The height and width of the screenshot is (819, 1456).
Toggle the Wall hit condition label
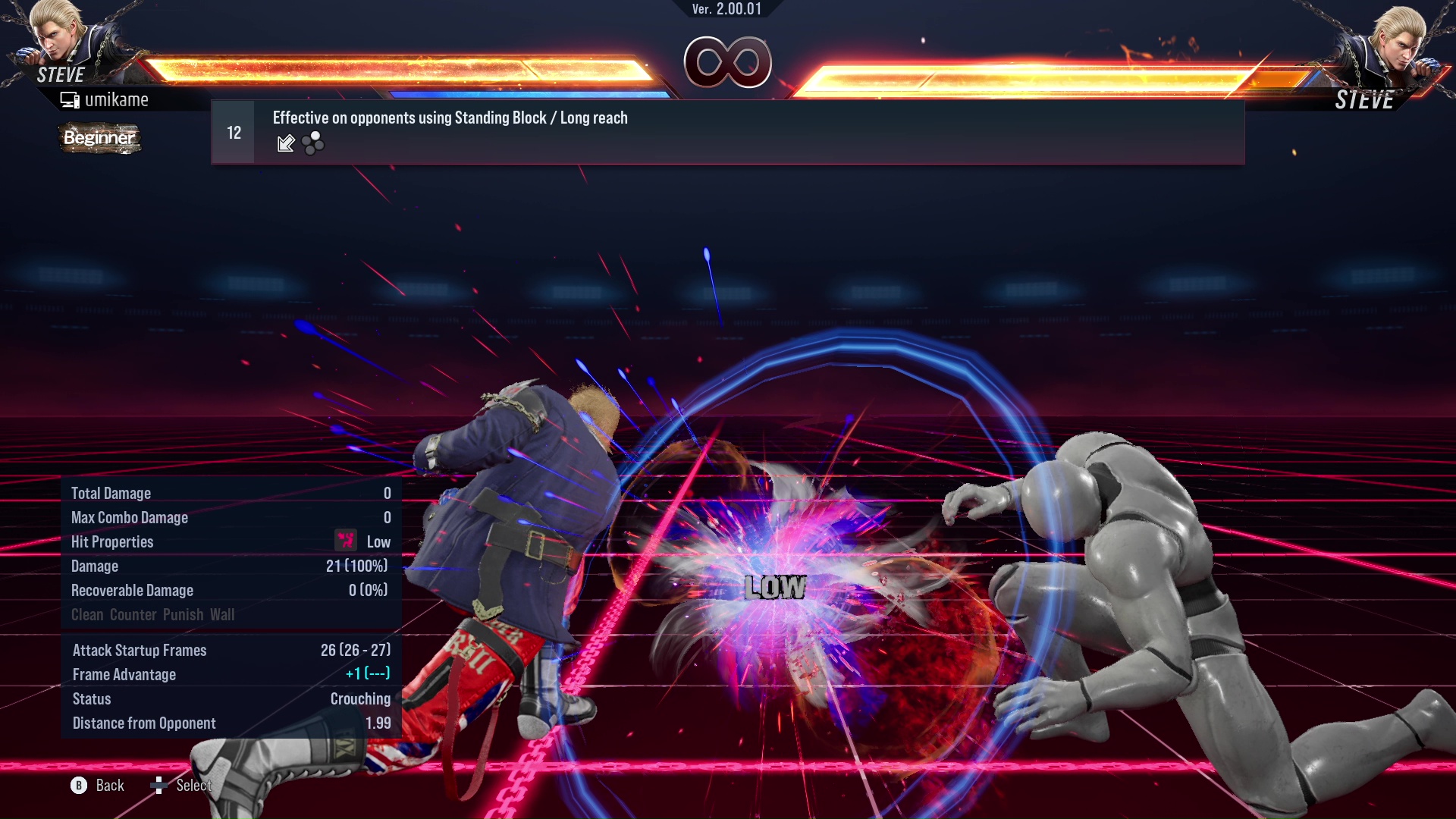pos(223,615)
